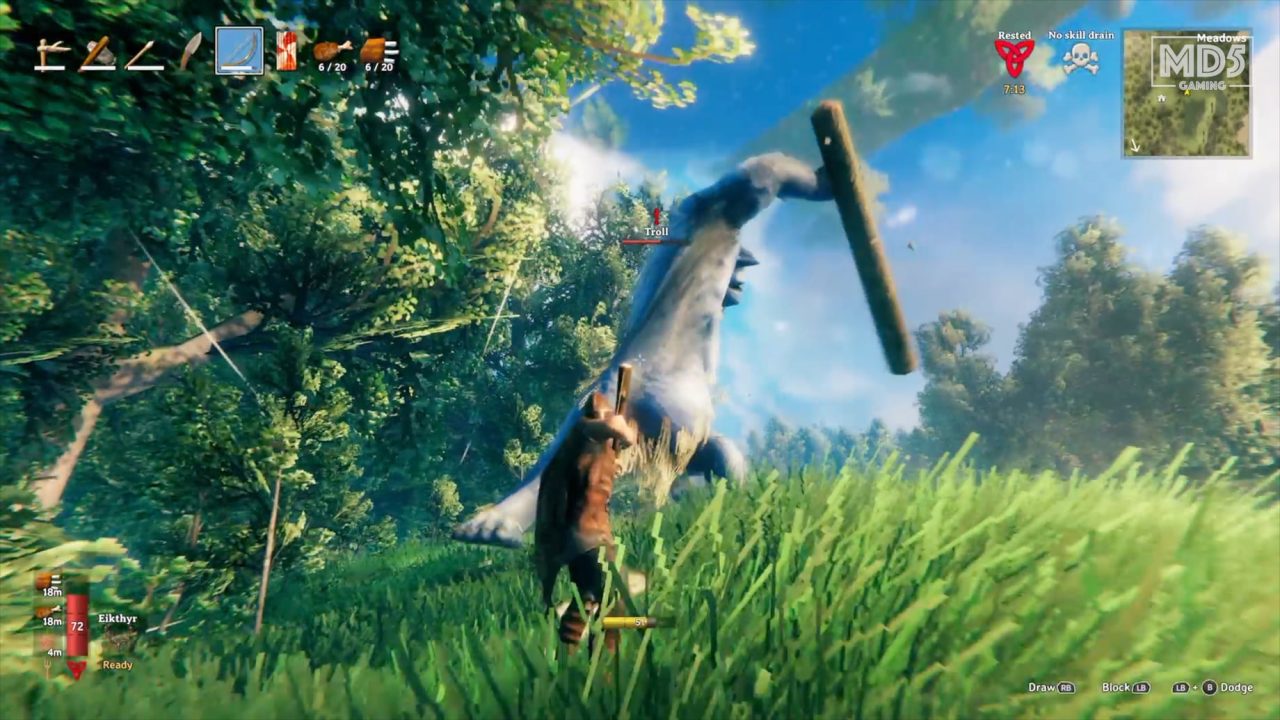Viewport: 1280px width, 720px height.
Task: Click the Meadows biome label on the minimap
Action: pos(1221,38)
